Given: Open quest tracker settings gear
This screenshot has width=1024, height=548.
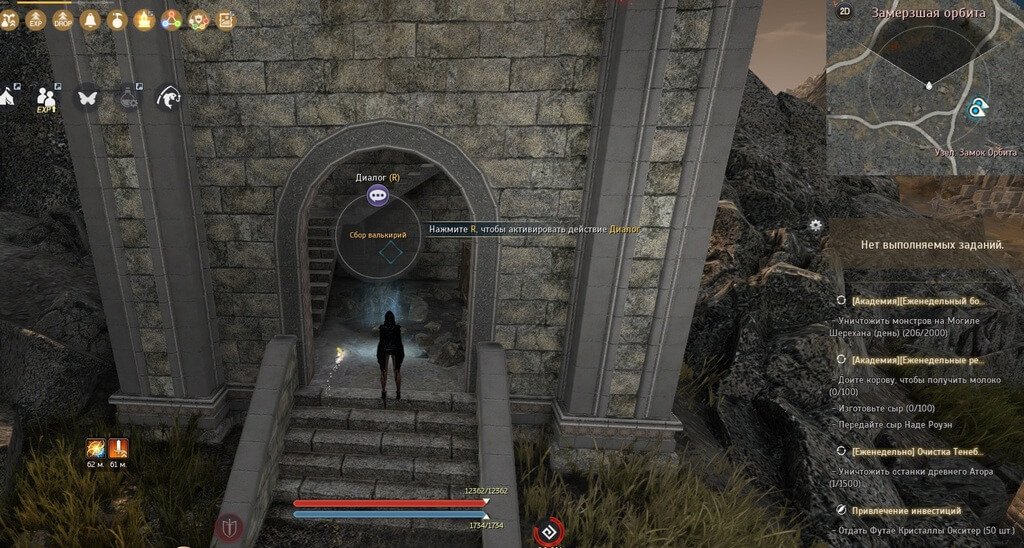Looking at the screenshot, I should (816, 225).
